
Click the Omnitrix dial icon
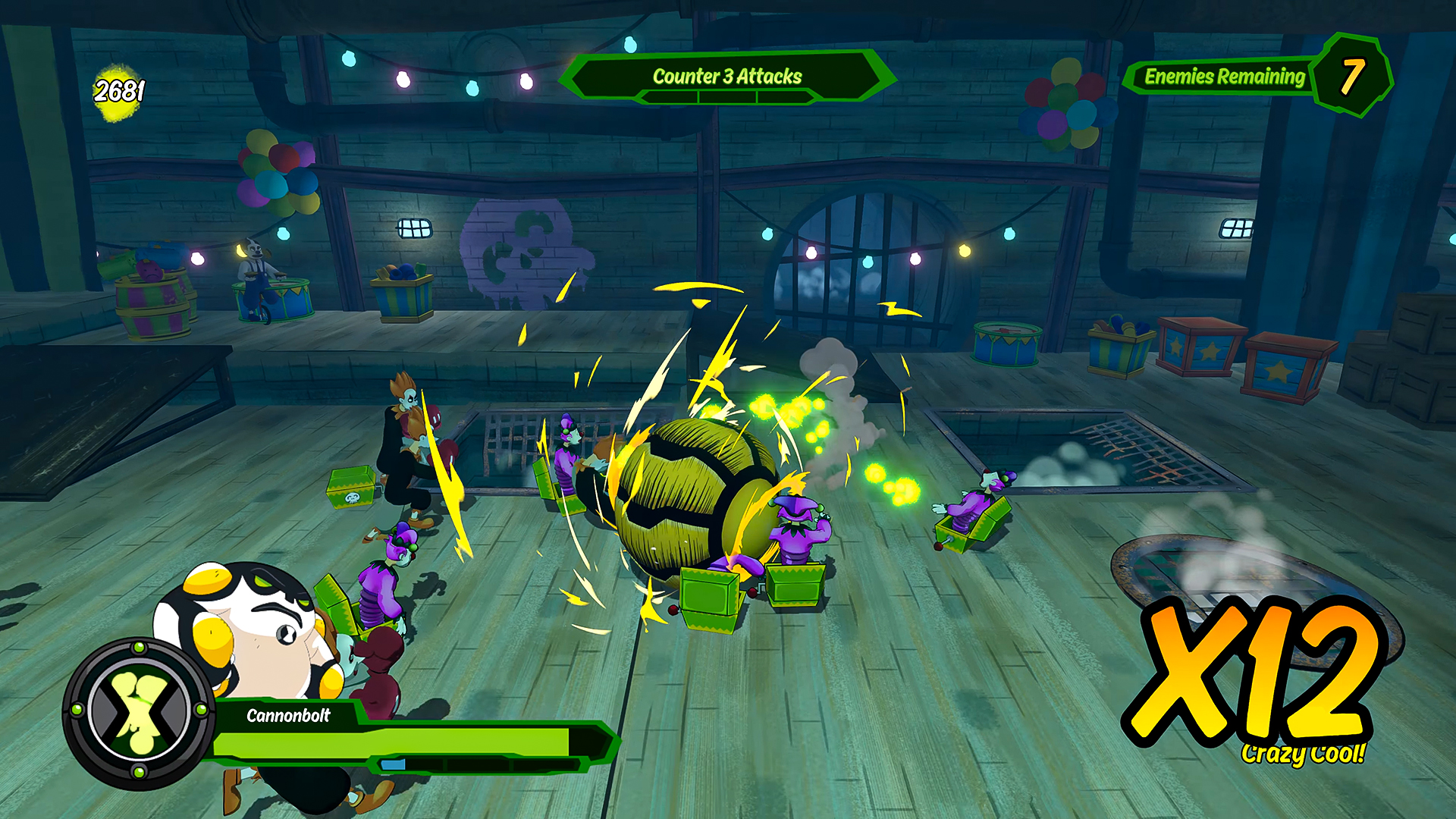click(x=139, y=712)
